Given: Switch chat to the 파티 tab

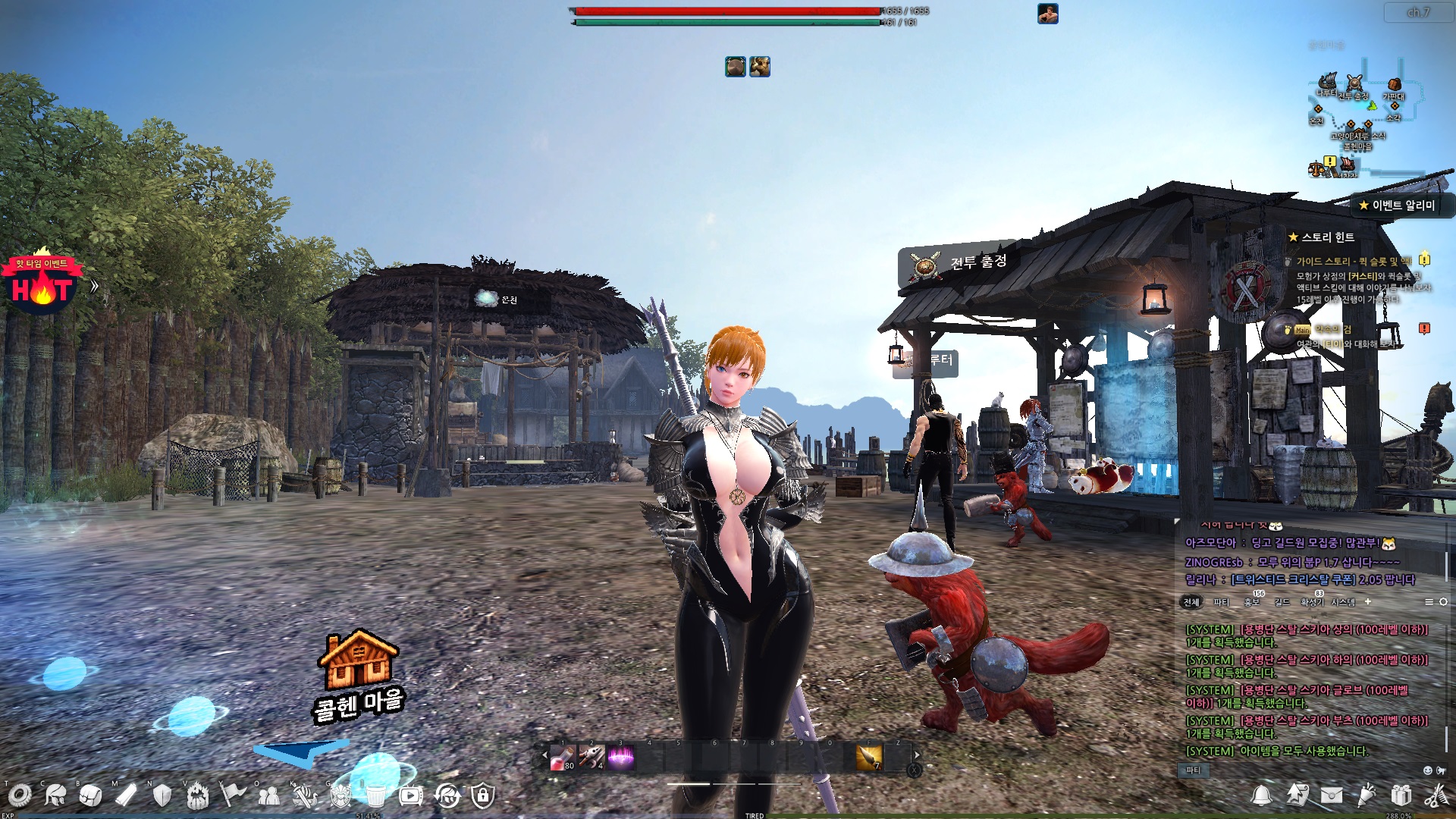Looking at the screenshot, I should click(1221, 602).
